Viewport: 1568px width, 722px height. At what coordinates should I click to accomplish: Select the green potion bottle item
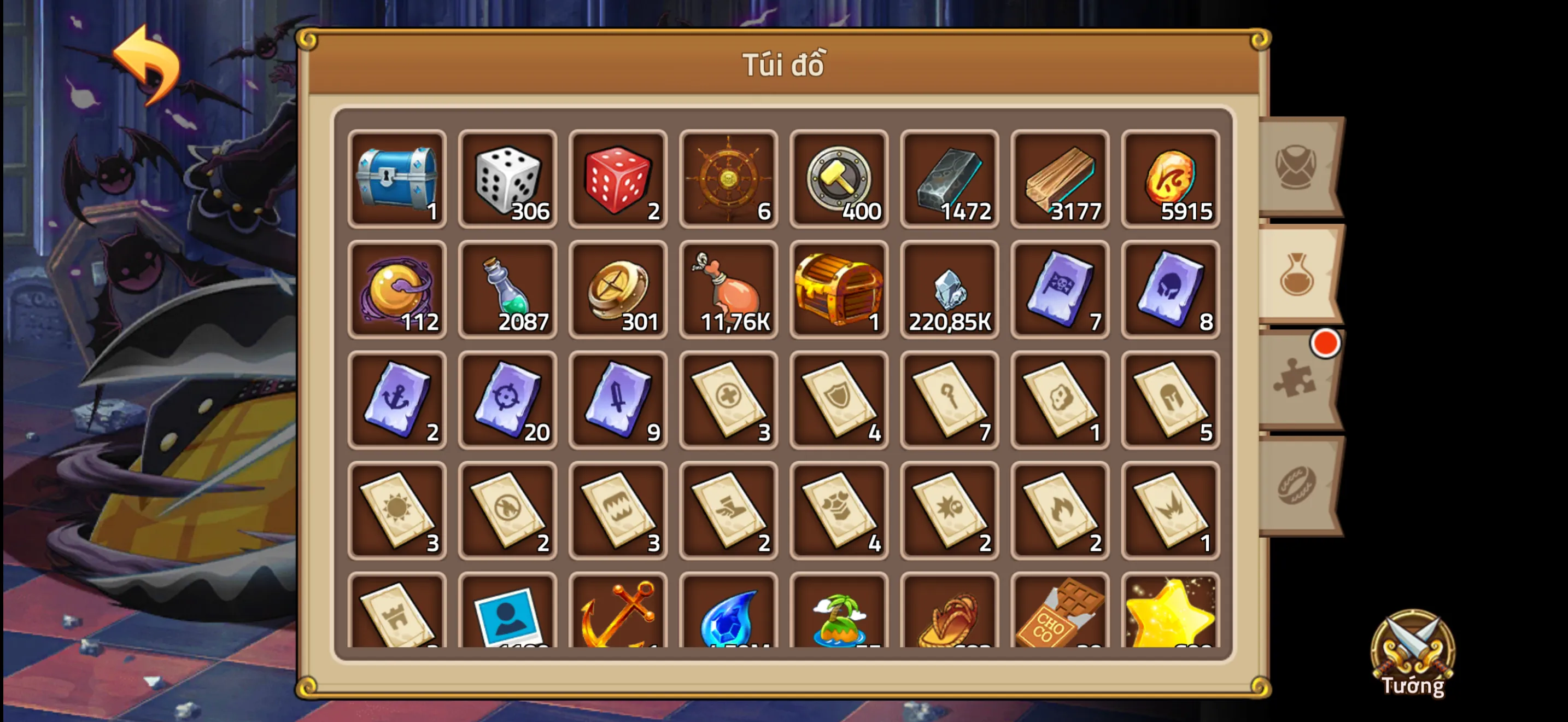[507, 290]
